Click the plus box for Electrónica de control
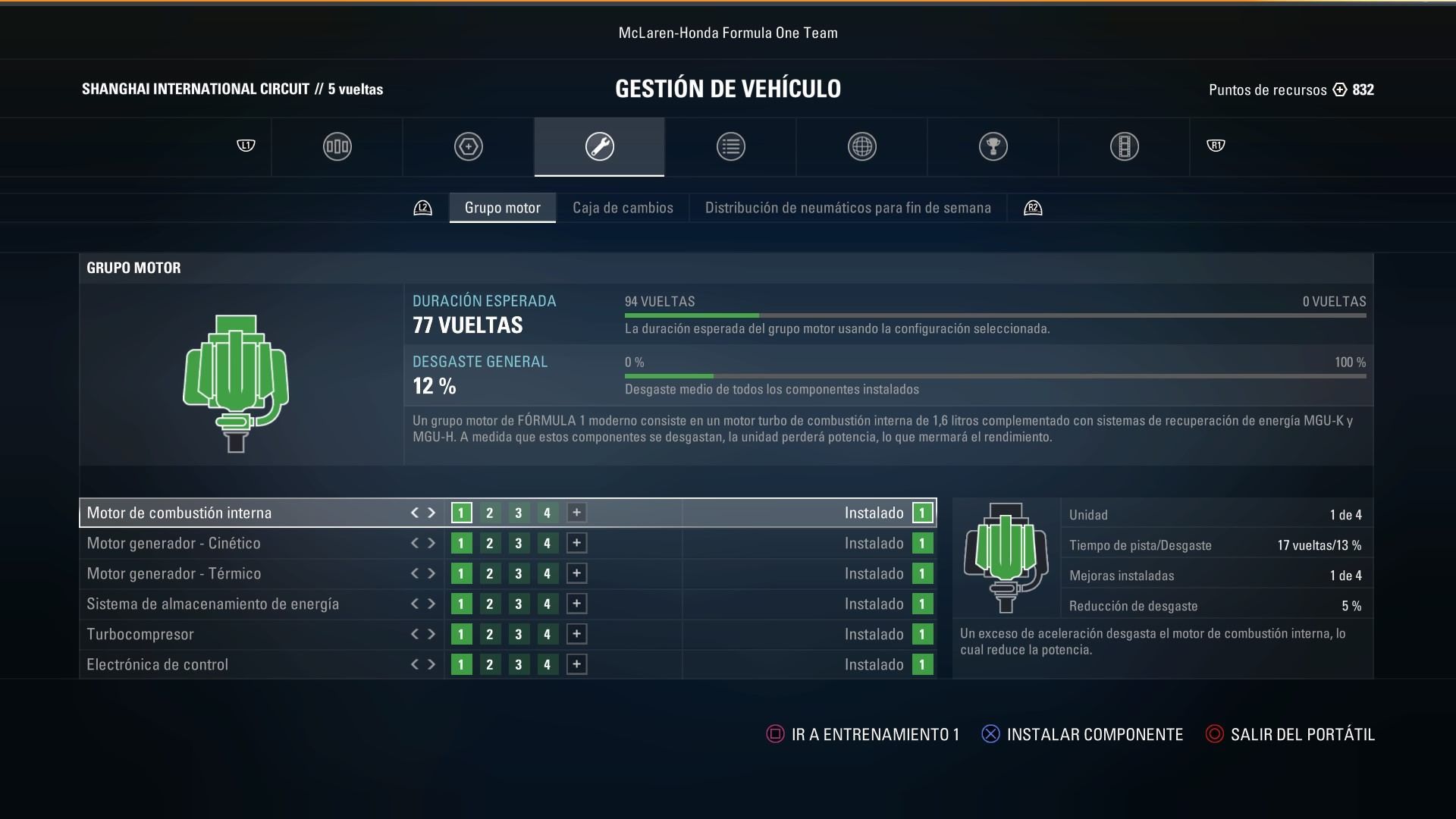The width and height of the screenshot is (1456, 819). (x=576, y=664)
